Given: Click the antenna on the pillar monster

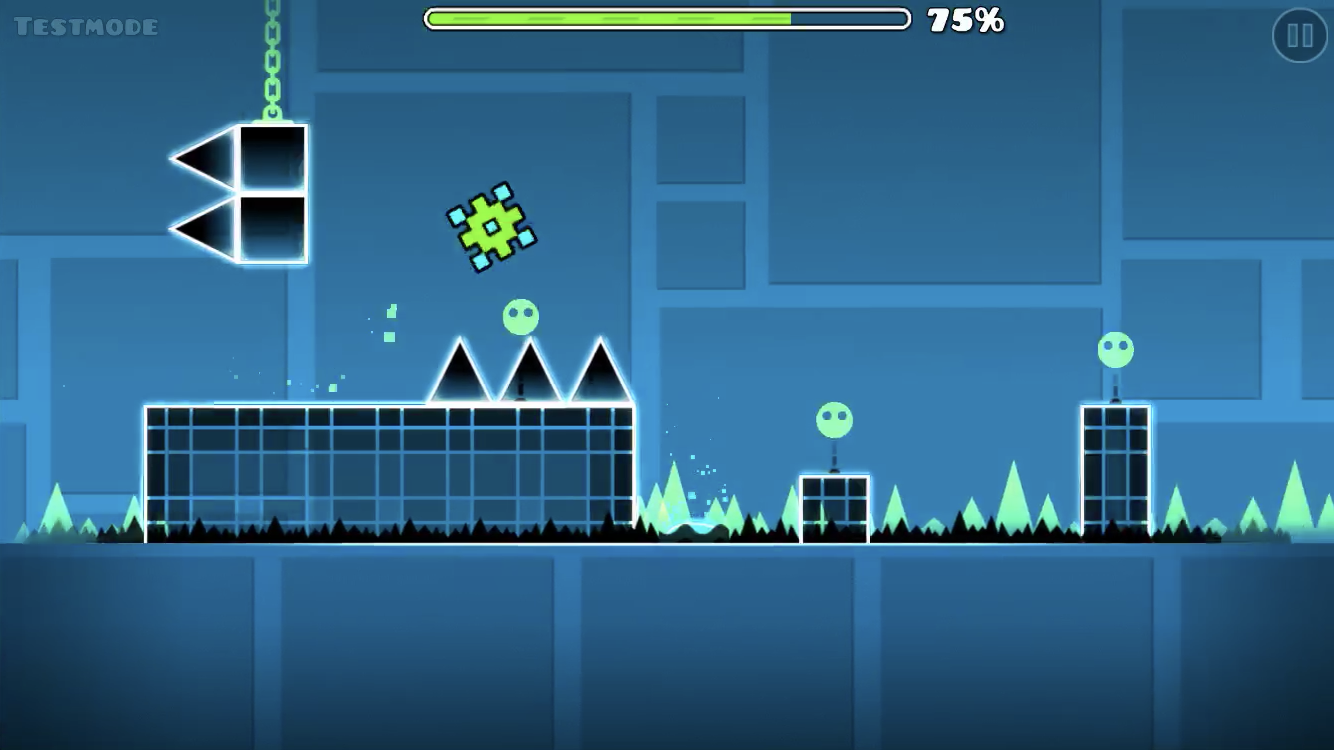Looking at the screenshot, I should click(x=1113, y=383).
